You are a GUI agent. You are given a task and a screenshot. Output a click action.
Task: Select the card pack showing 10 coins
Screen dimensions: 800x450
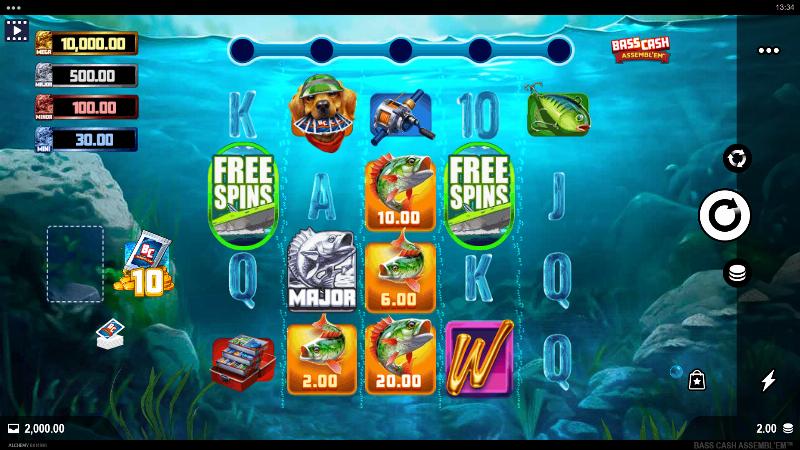(x=146, y=266)
